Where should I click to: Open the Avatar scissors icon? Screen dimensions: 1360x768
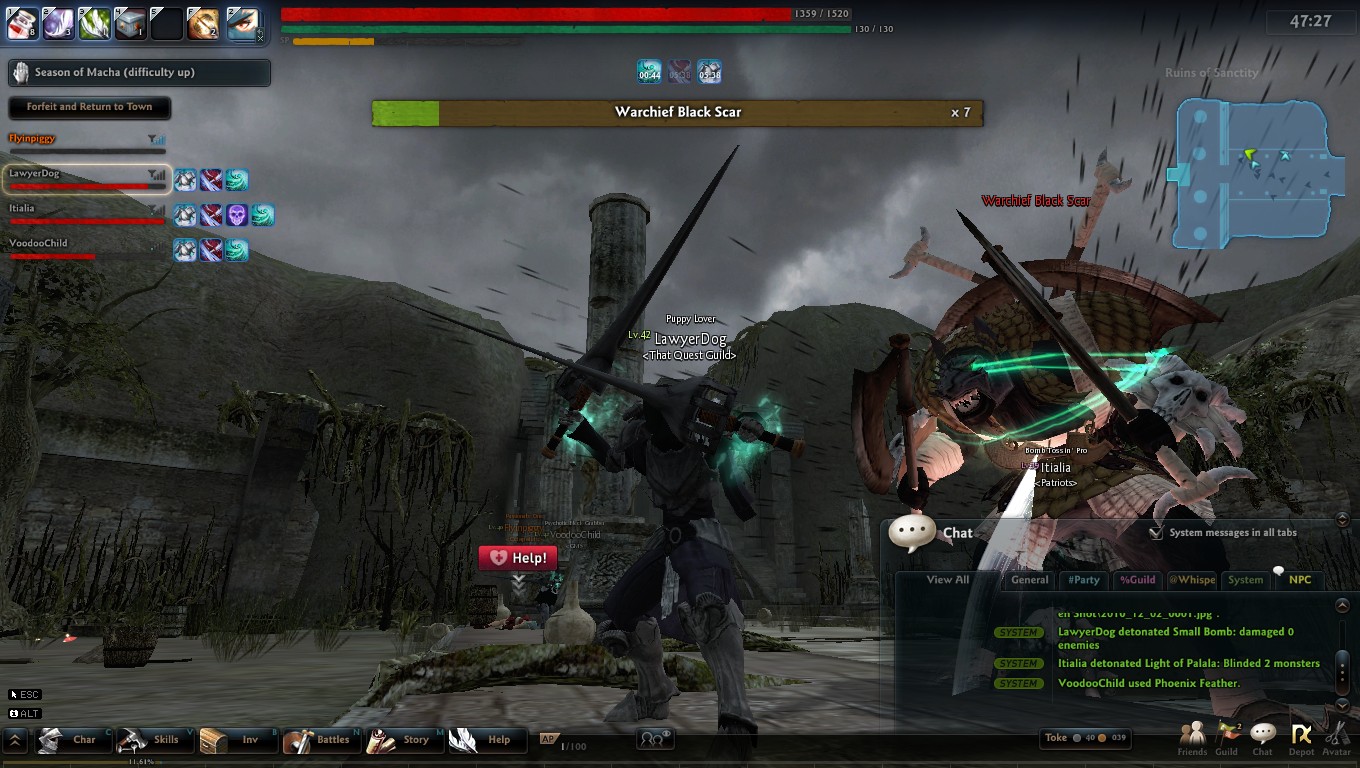[1336, 738]
